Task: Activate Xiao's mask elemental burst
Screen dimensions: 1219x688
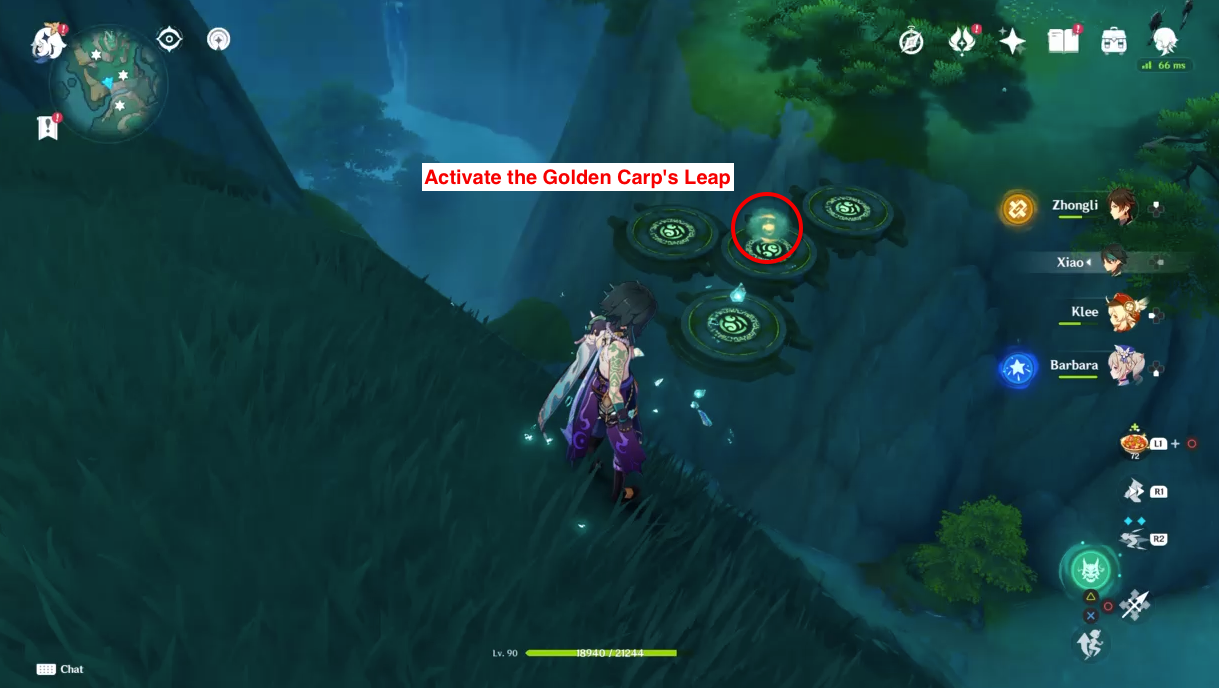Action: tap(1089, 571)
